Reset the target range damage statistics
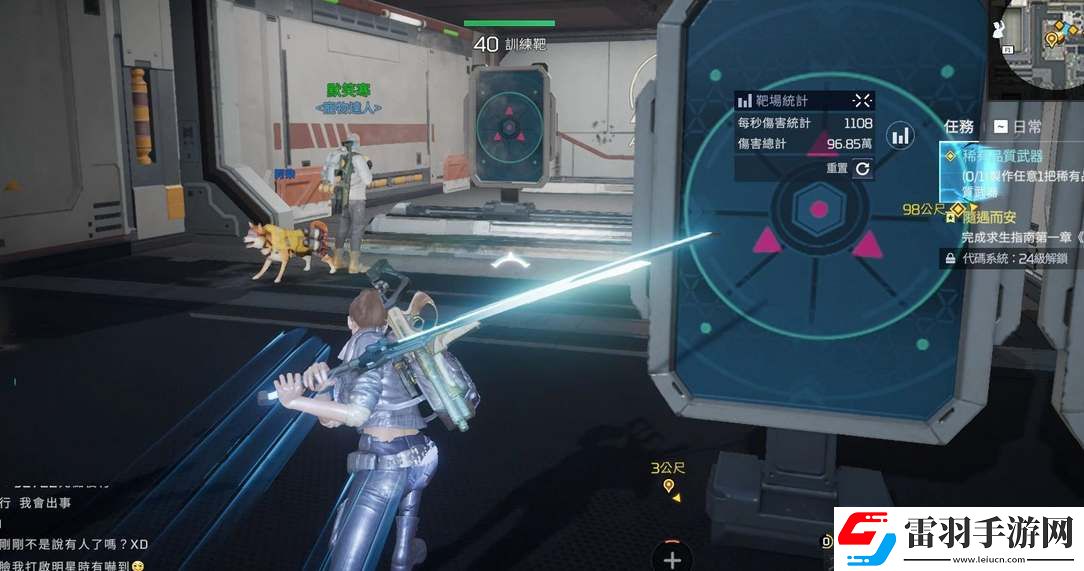Viewport: 1084px width, 571px height. pos(862,169)
